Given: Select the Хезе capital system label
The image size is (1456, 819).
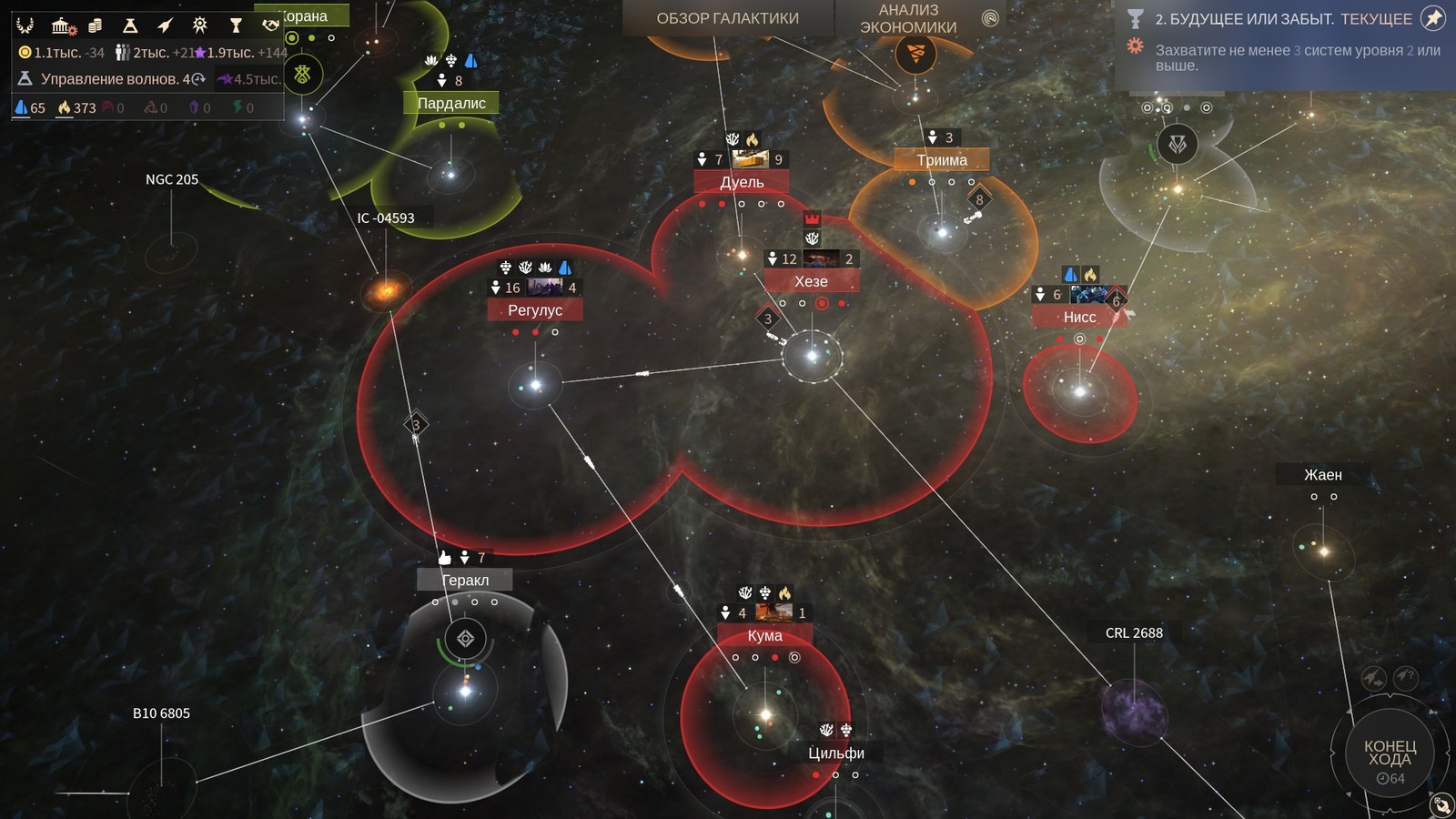Looking at the screenshot, I should (811, 282).
